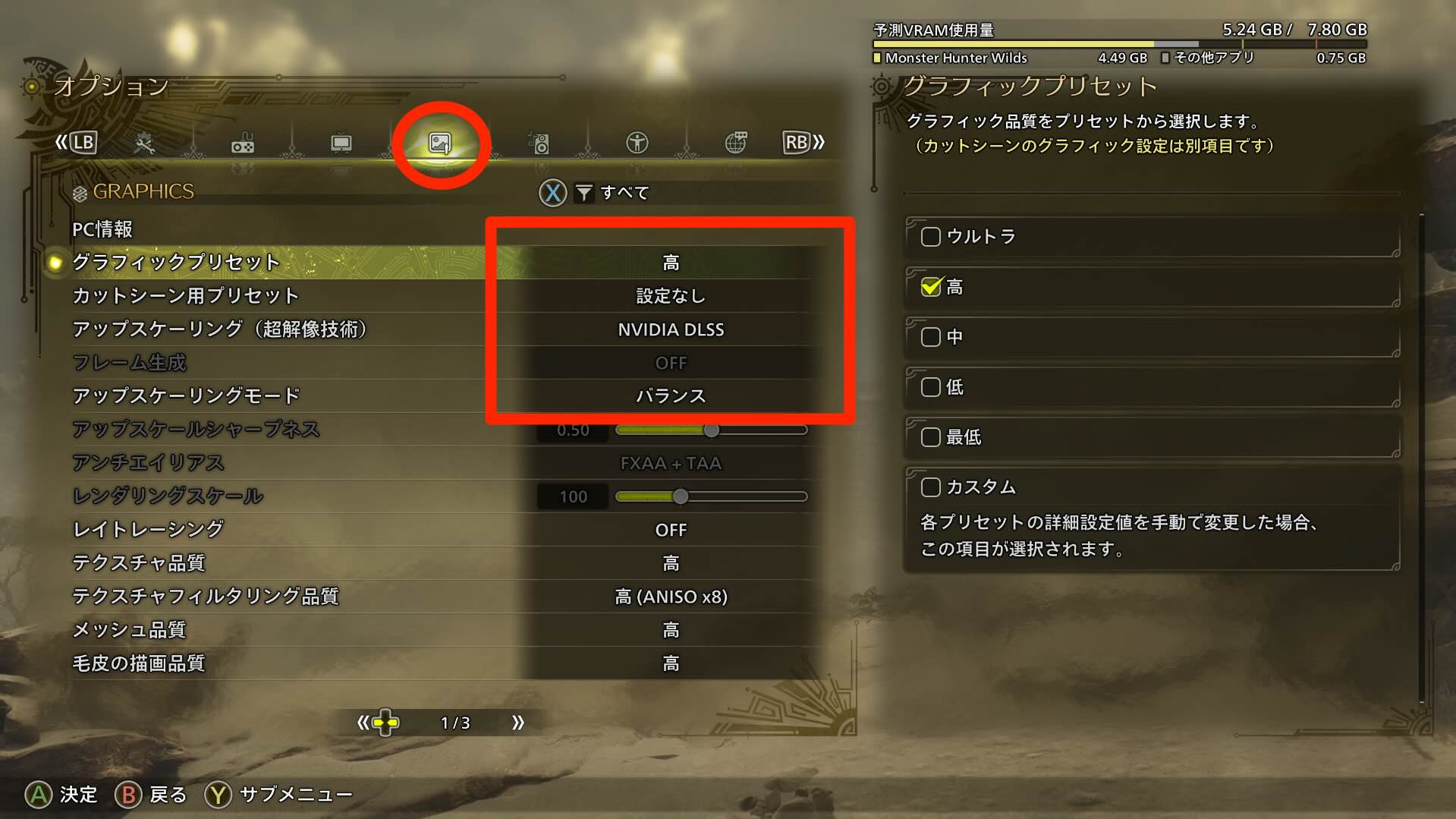Select the controller settings tab icon

point(243,143)
